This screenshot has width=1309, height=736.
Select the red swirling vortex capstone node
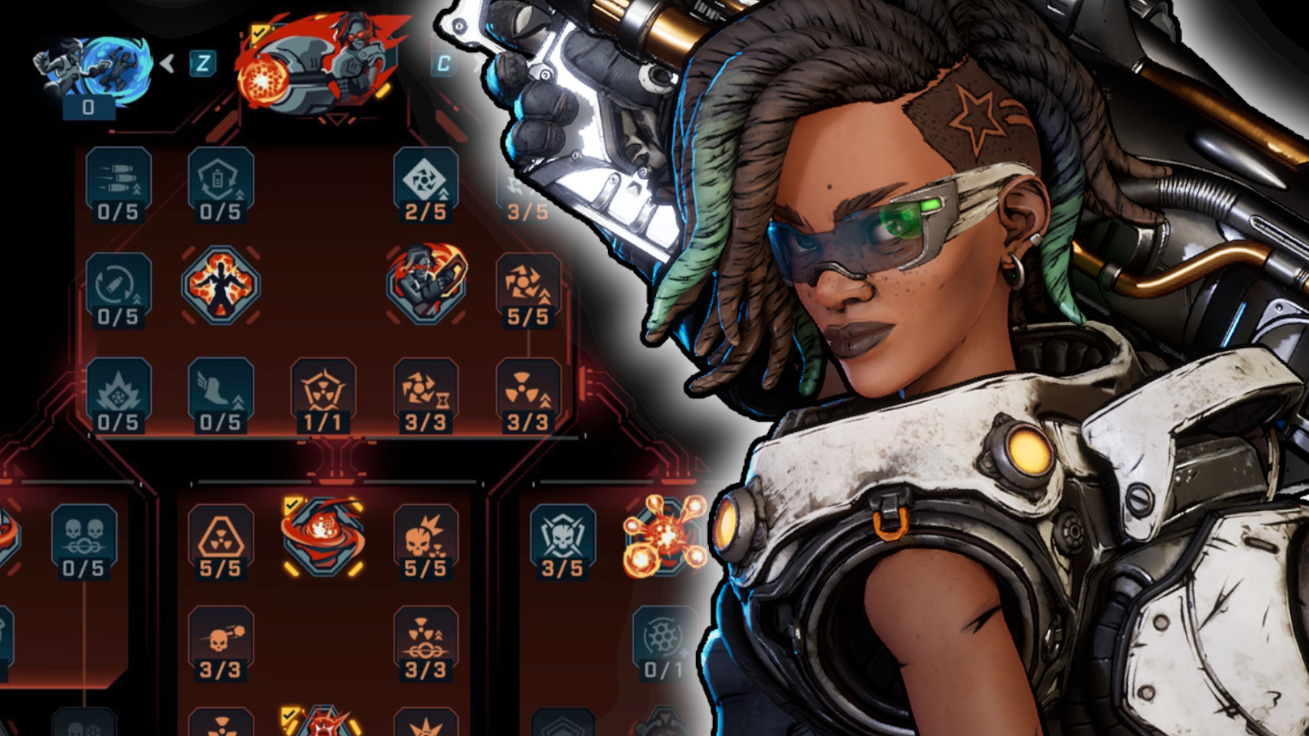[x=323, y=535]
